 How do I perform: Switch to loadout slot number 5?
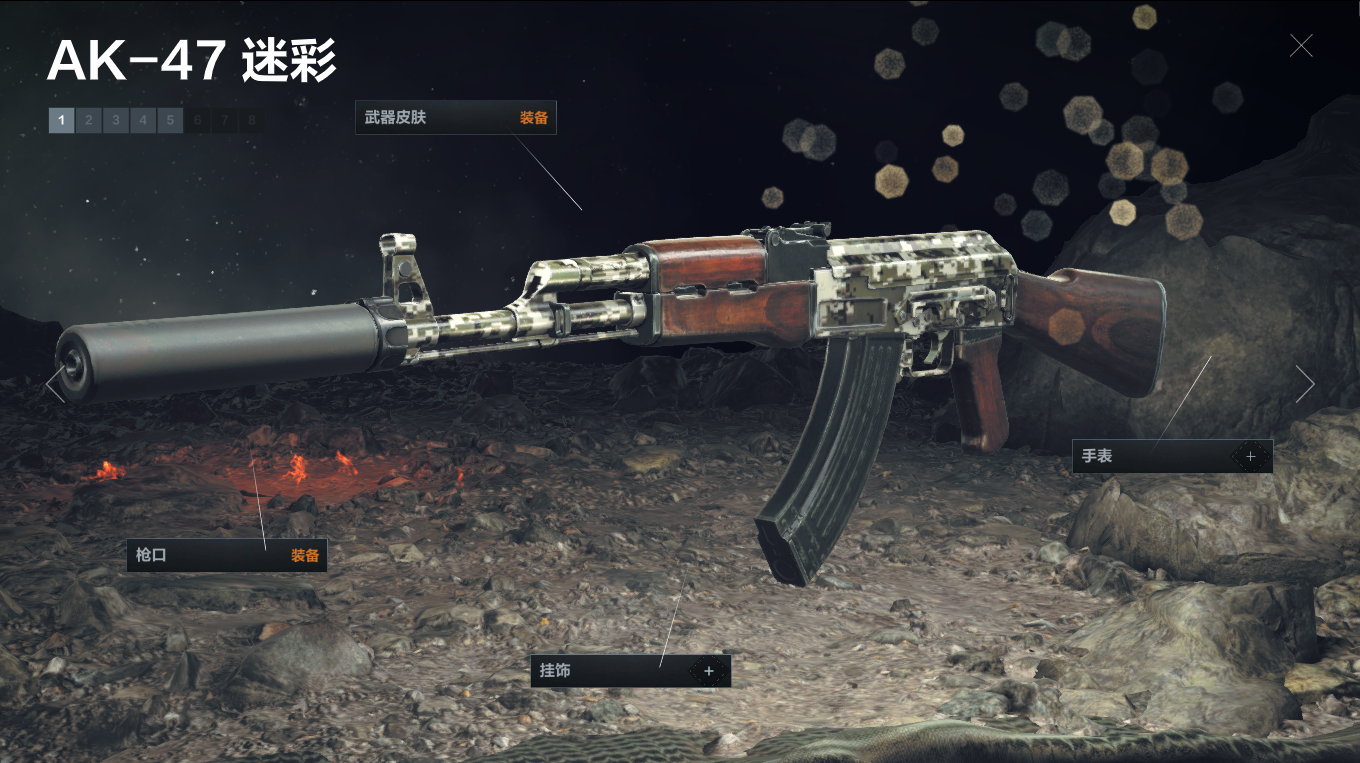click(x=170, y=121)
